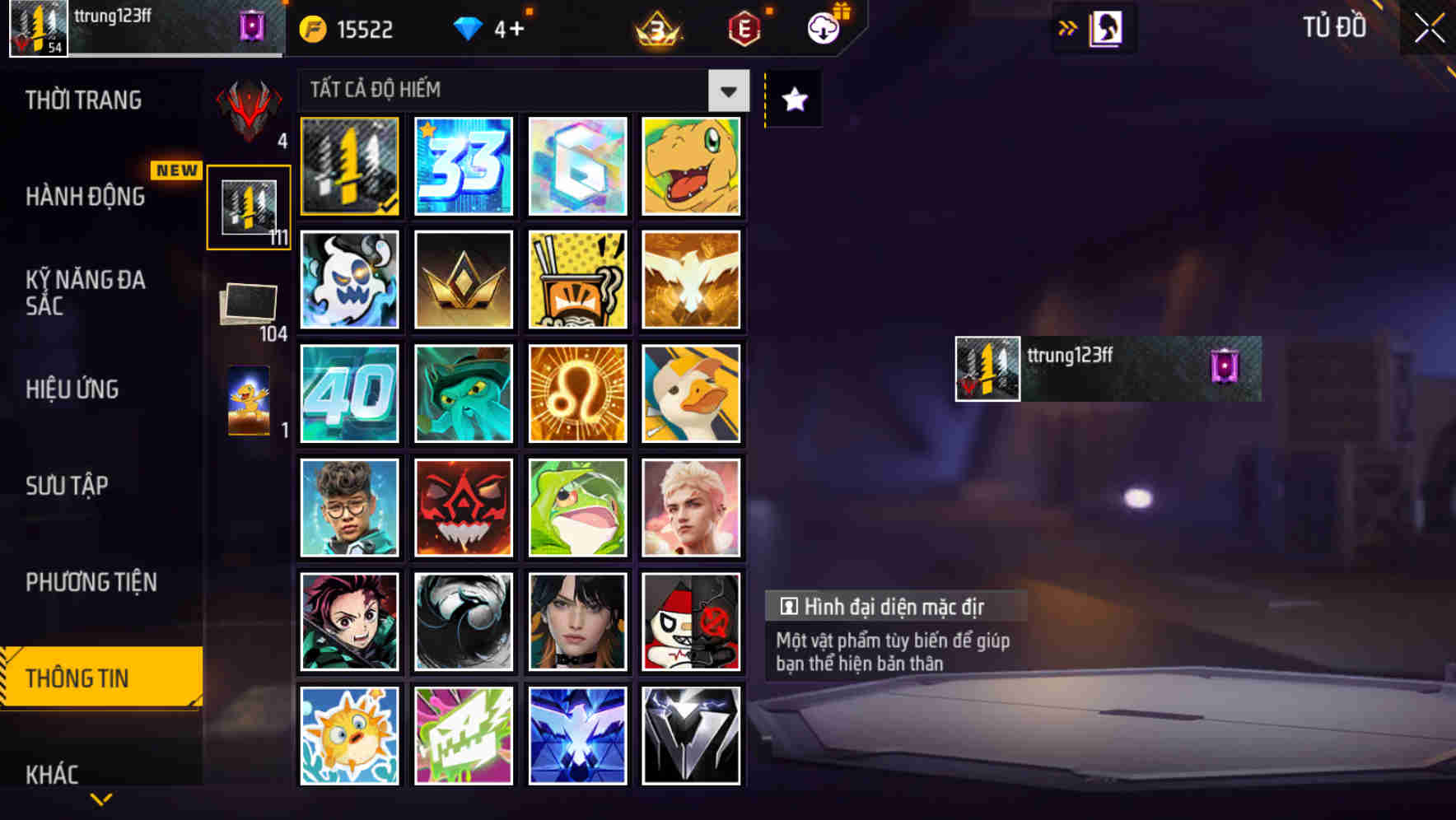Toggle the favorites star filter
Image resolution: width=1456 pixels, height=820 pixels.
[x=793, y=100]
